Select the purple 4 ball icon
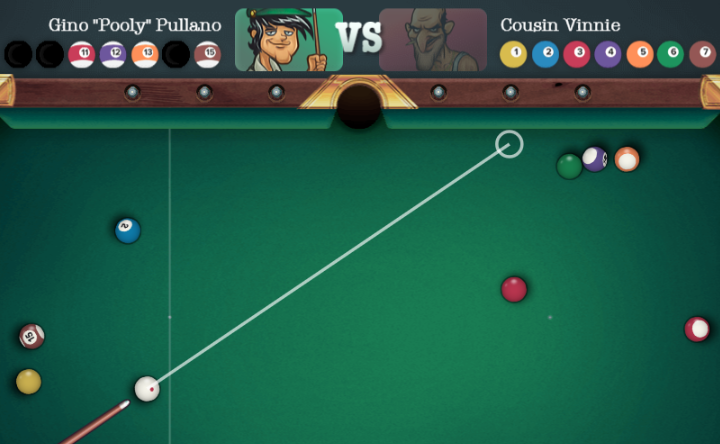Image resolution: width=720 pixels, height=444 pixels. pyautogui.click(x=608, y=54)
